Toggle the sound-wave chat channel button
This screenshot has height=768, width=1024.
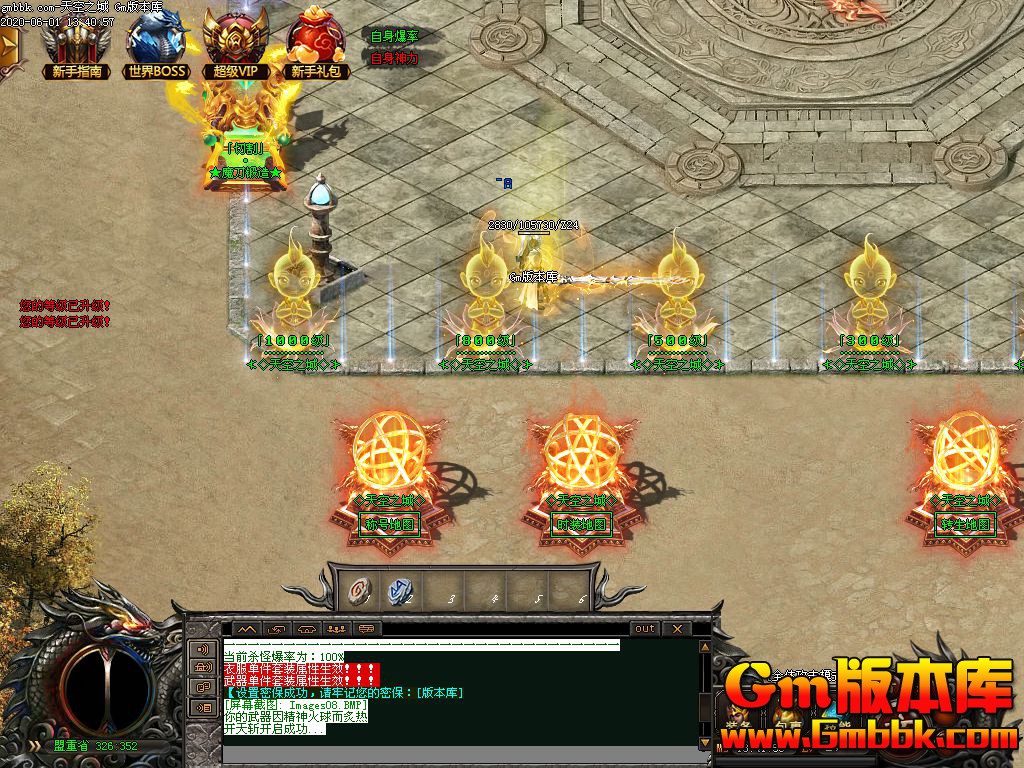(x=203, y=649)
